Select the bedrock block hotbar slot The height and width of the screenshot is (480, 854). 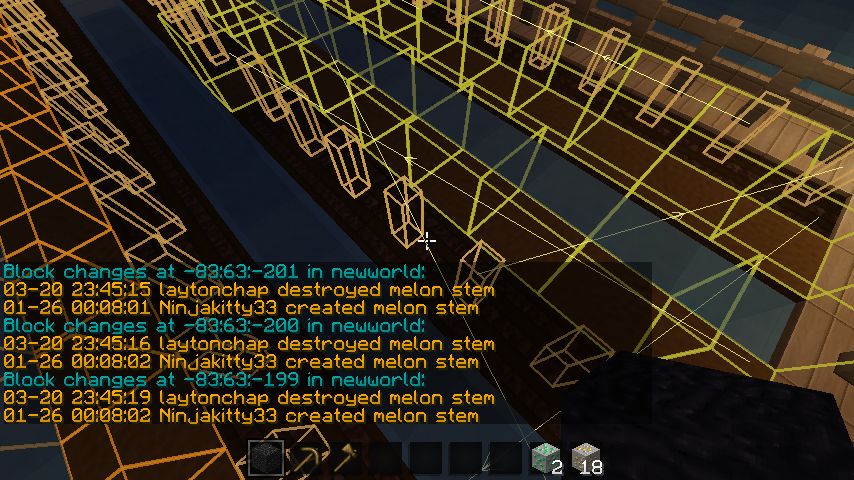point(266,459)
